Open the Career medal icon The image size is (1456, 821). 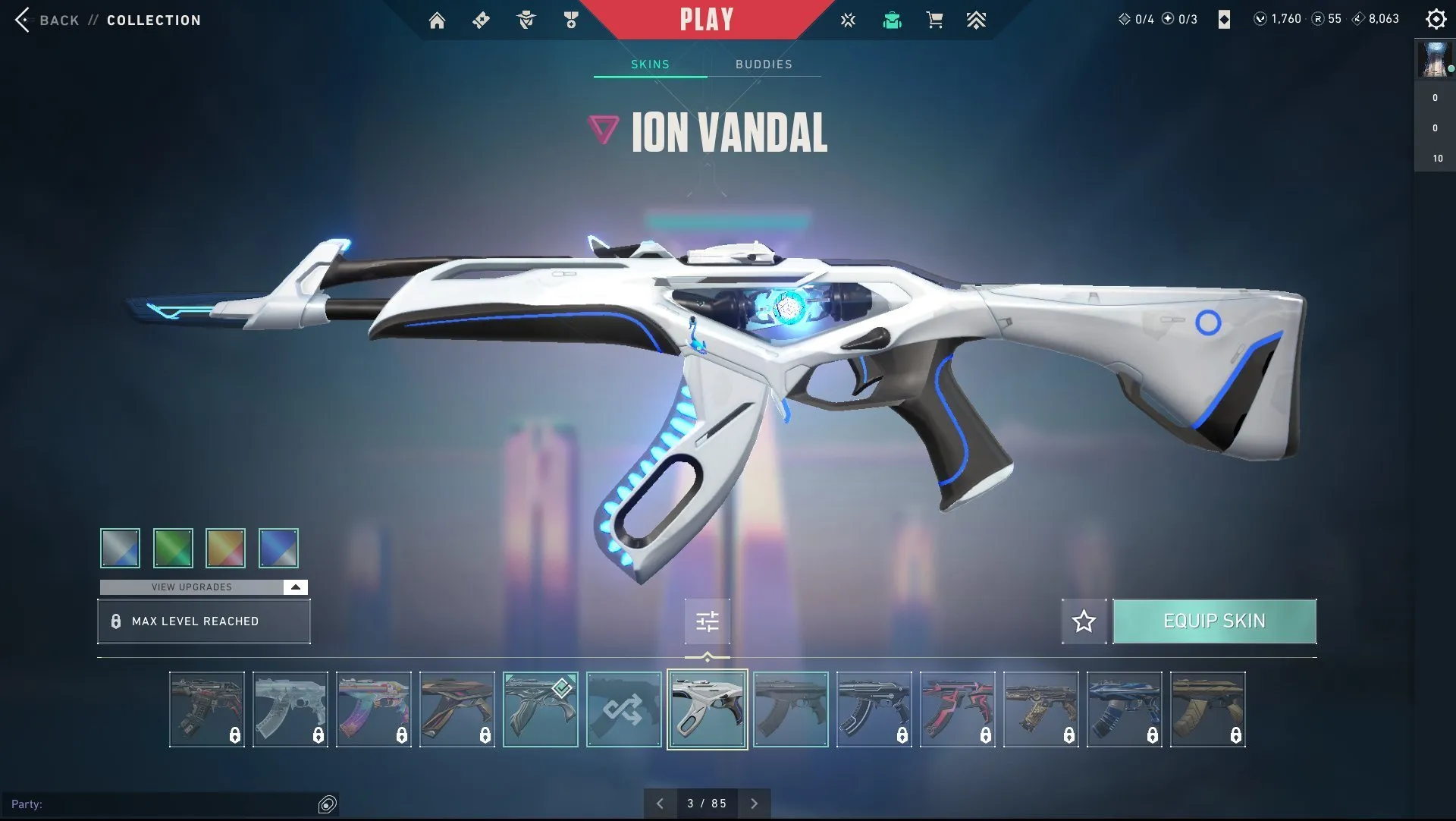click(x=570, y=20)
